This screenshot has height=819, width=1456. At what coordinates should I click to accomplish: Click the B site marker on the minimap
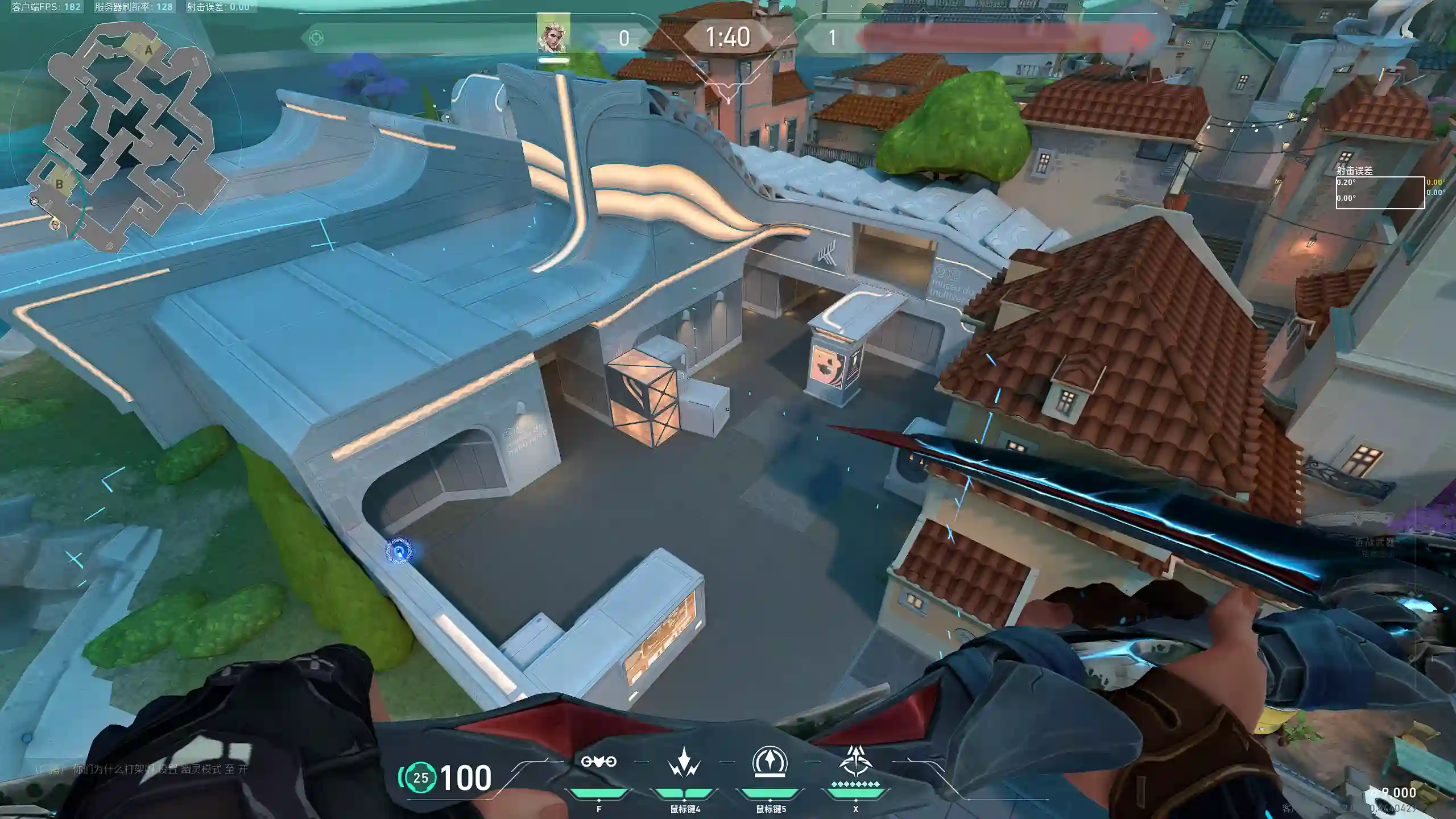point(59,184)
